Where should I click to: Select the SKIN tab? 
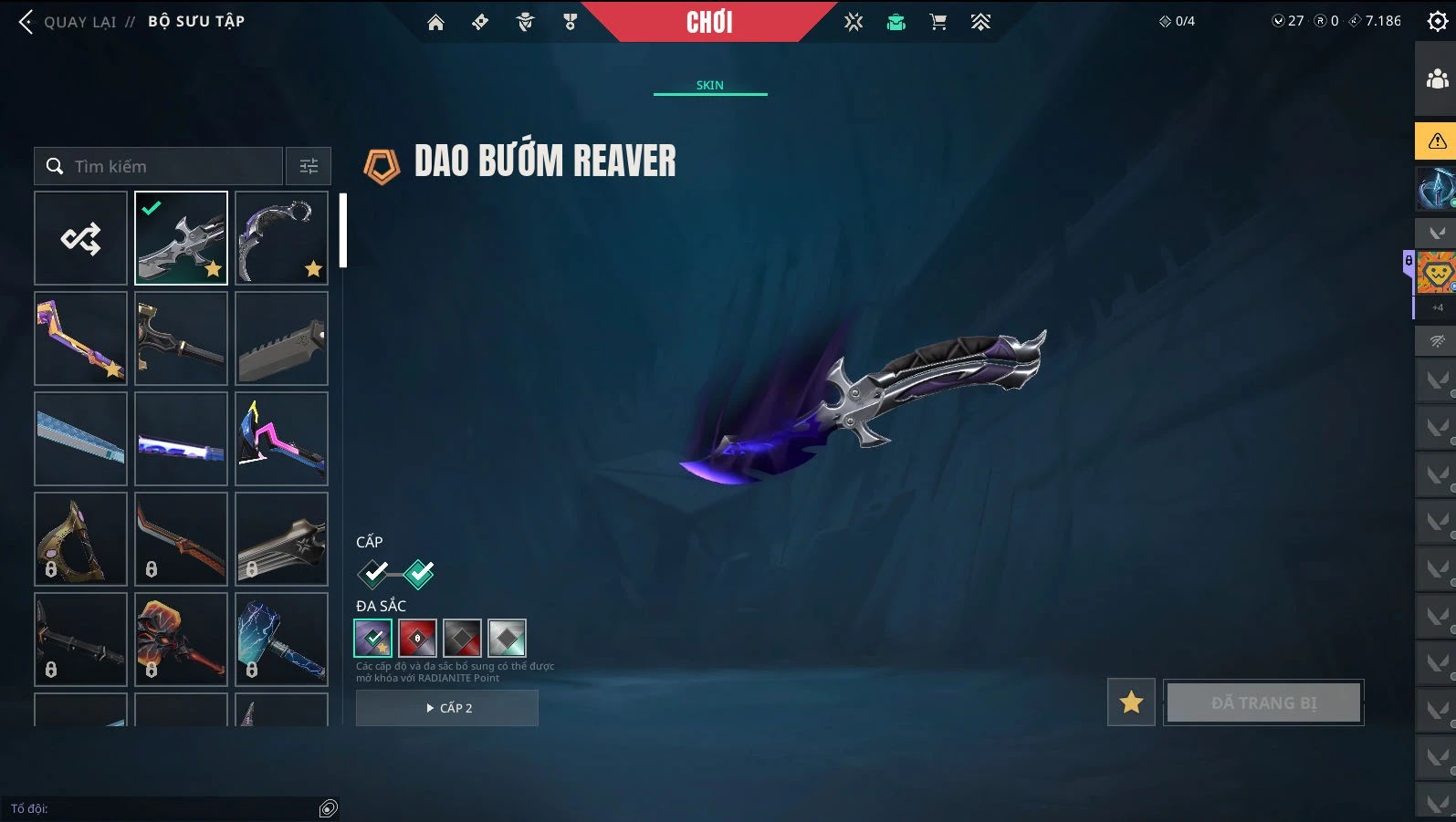point(709,85)
